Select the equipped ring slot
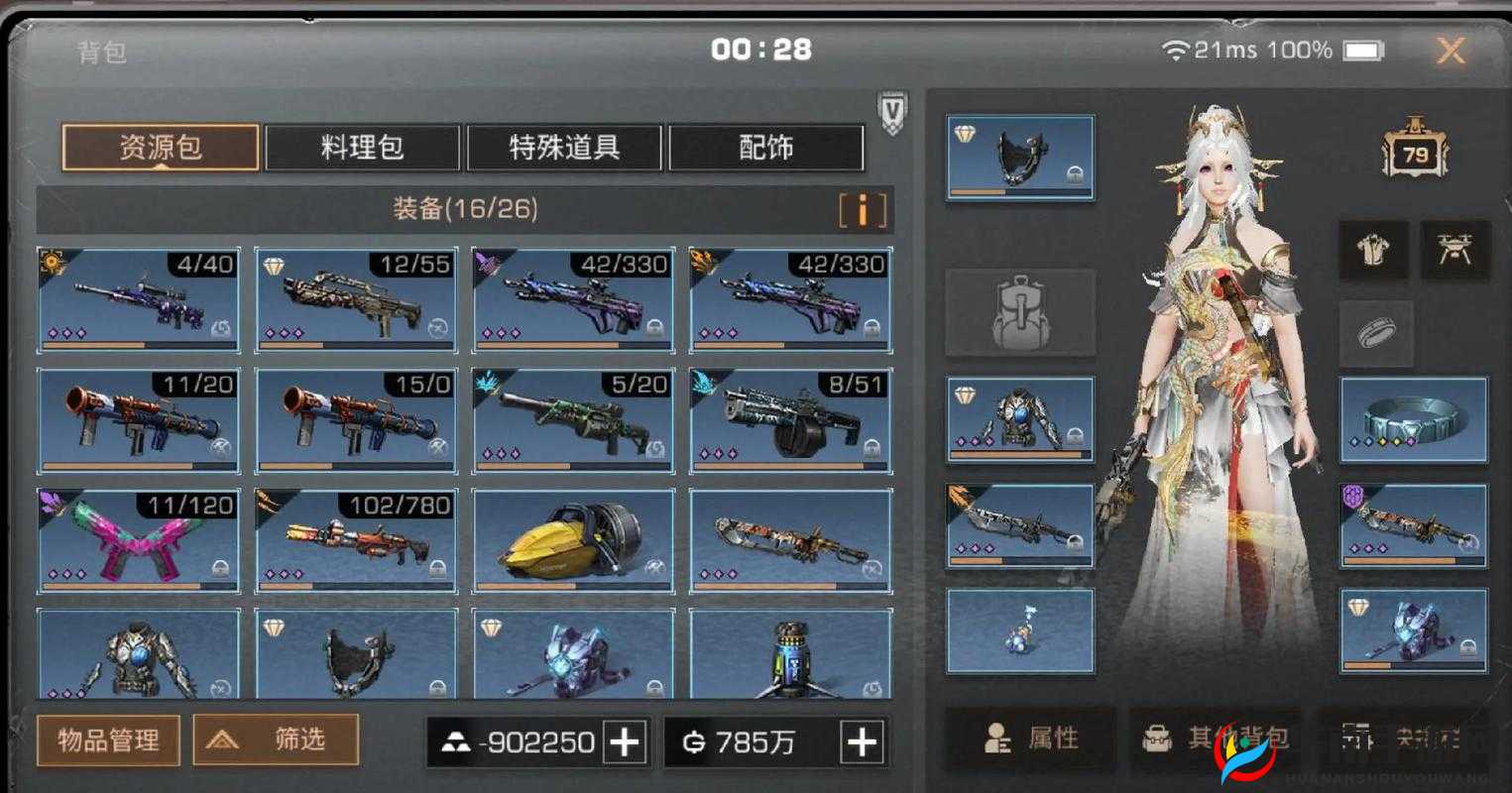The image size is (1512, 793). pyautogui.click(x=1413, y=419)
